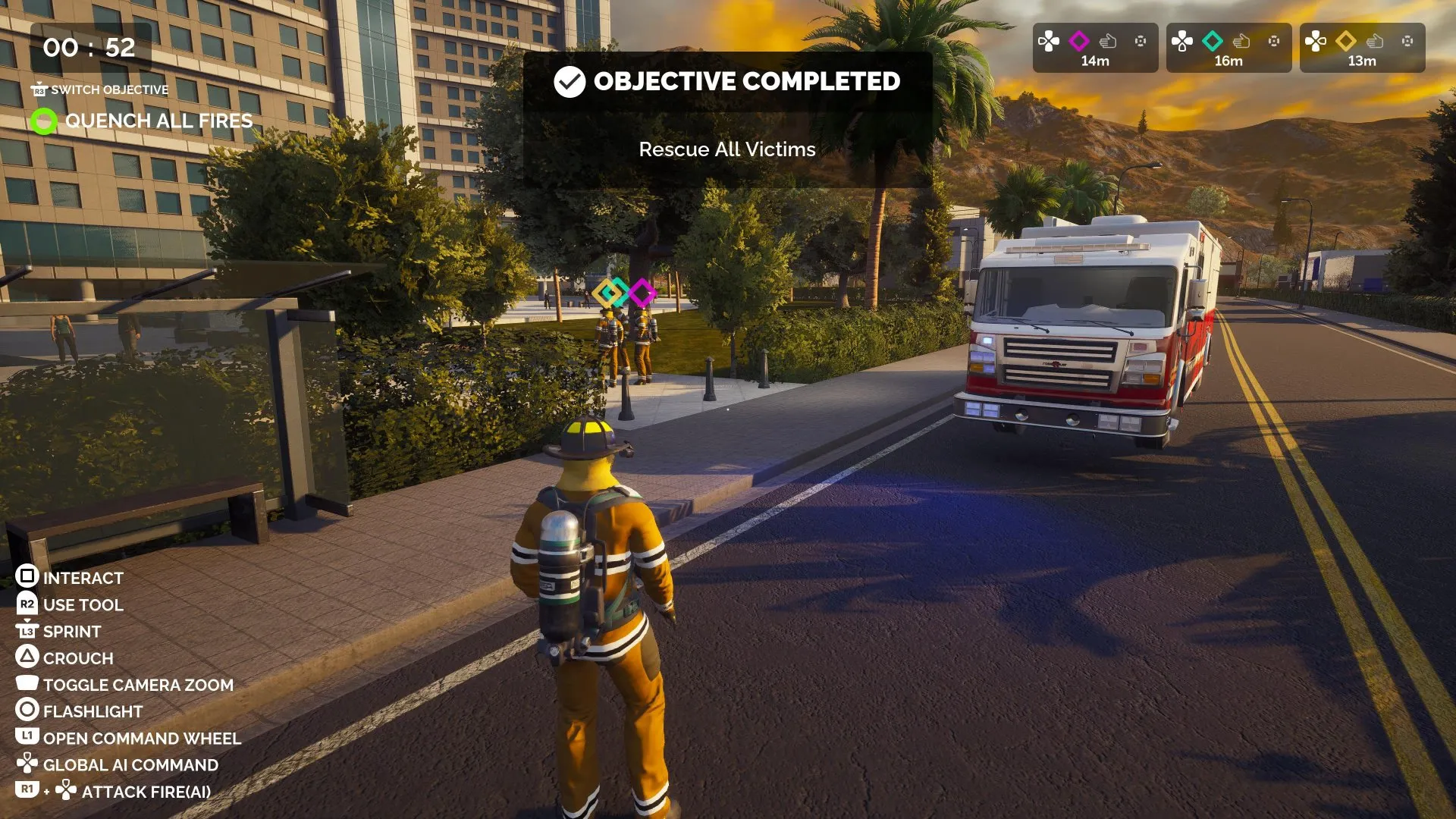Click the hand icon beside the teal diamond
The image size is (1456, 819).
1241,41
